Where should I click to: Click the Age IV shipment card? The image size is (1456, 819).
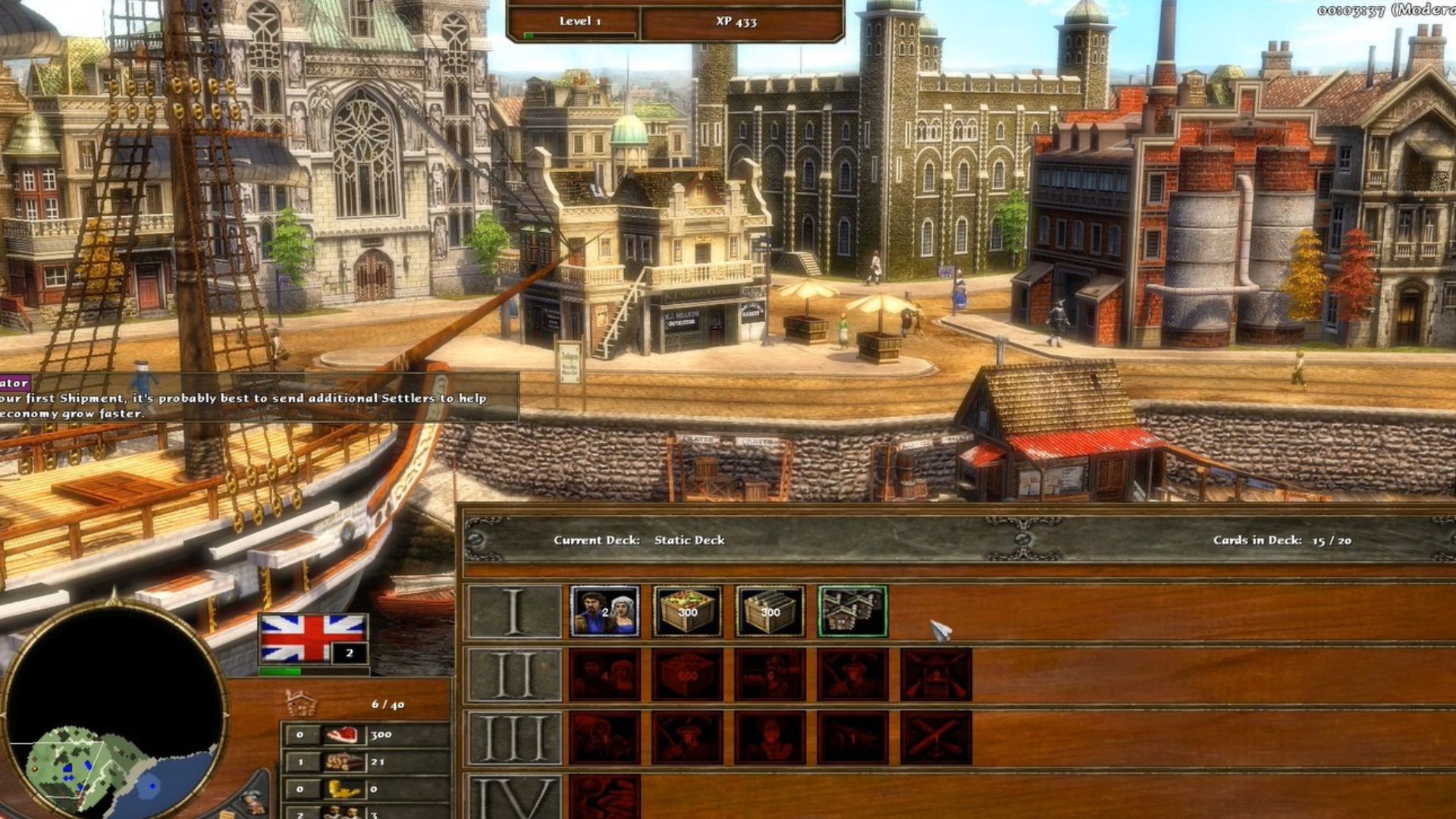click(604, 796)
